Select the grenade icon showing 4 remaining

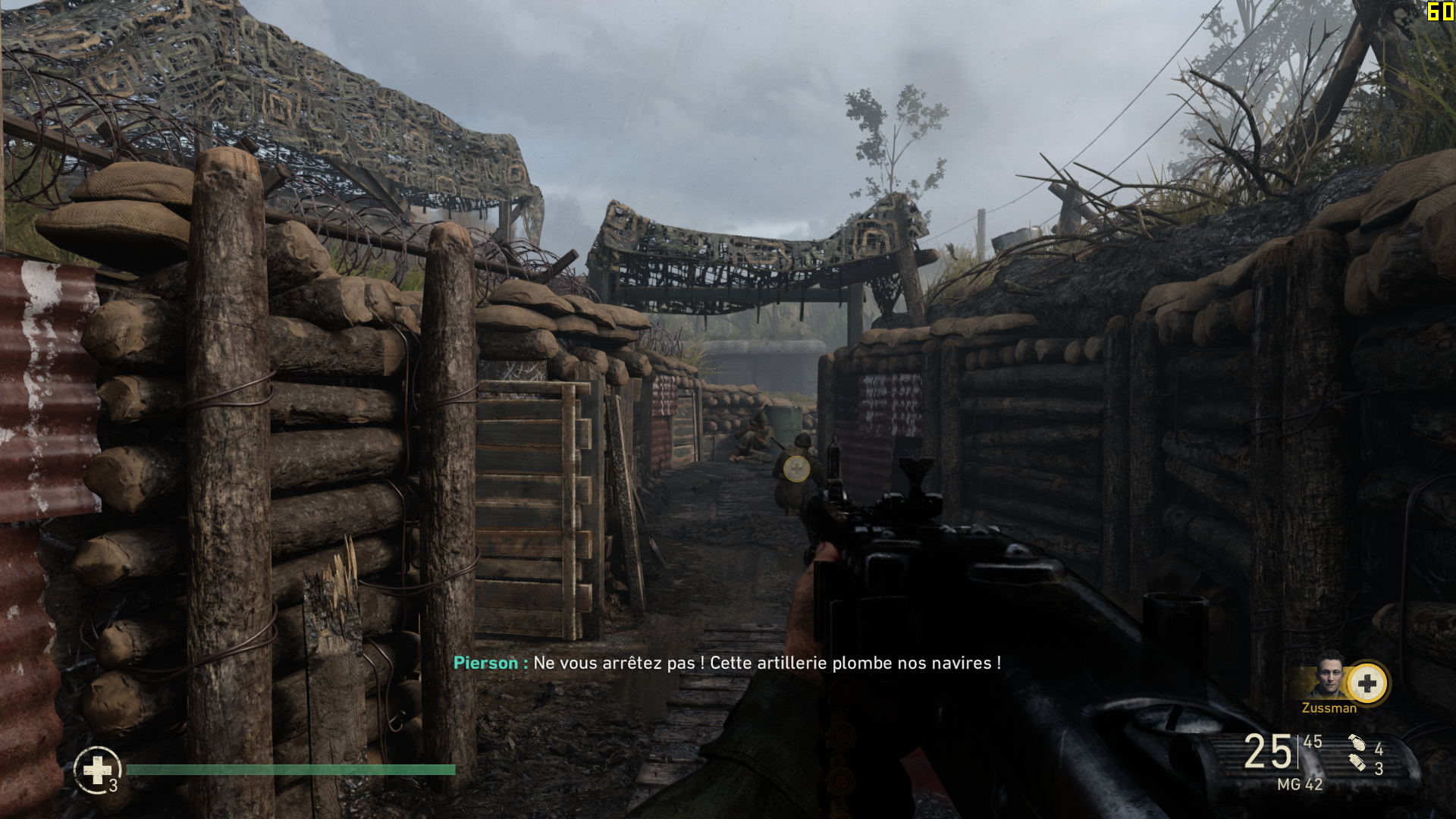tap(1357, 743)
